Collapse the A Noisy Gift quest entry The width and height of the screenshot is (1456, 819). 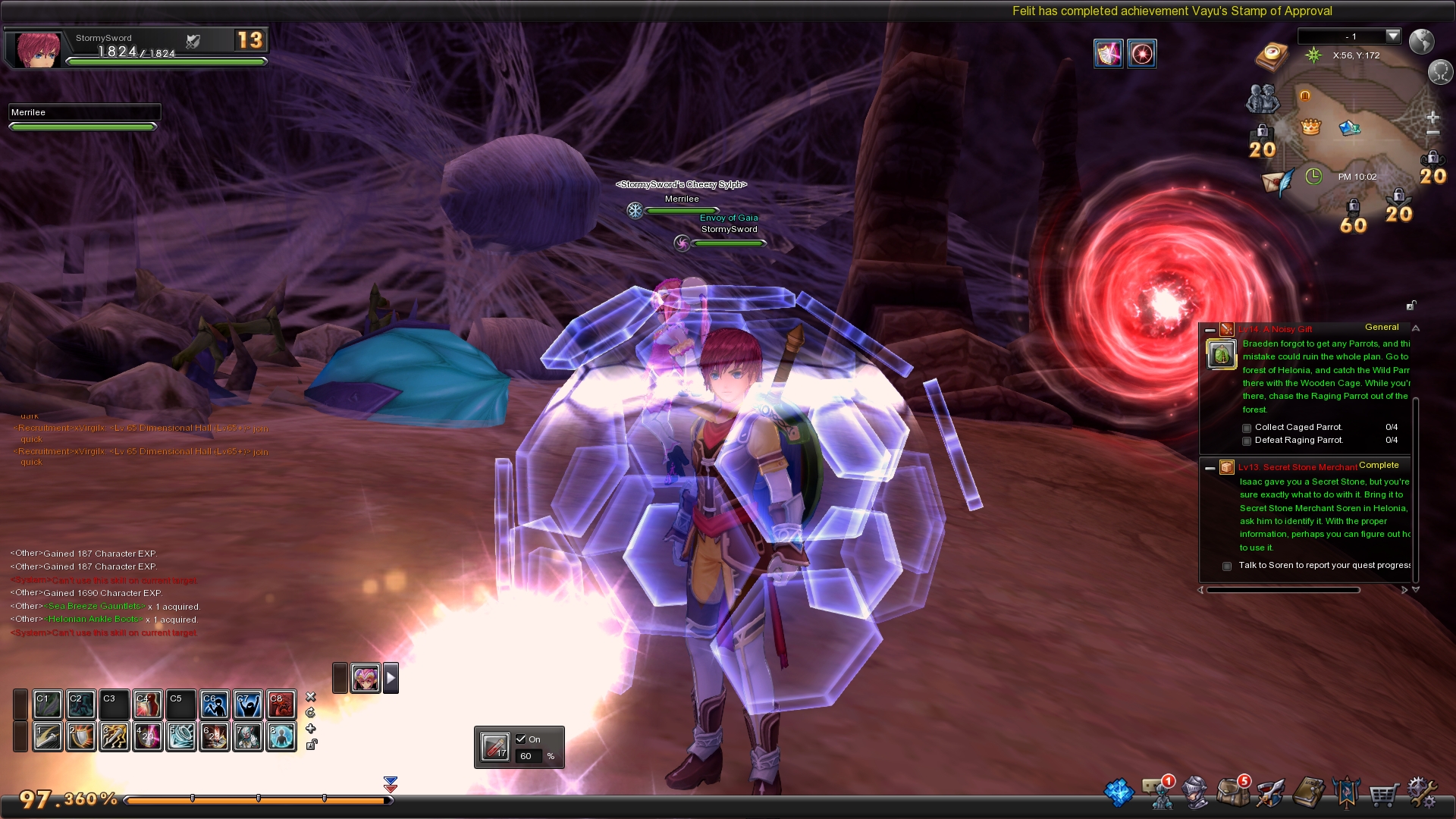[x=1210, y=330]
